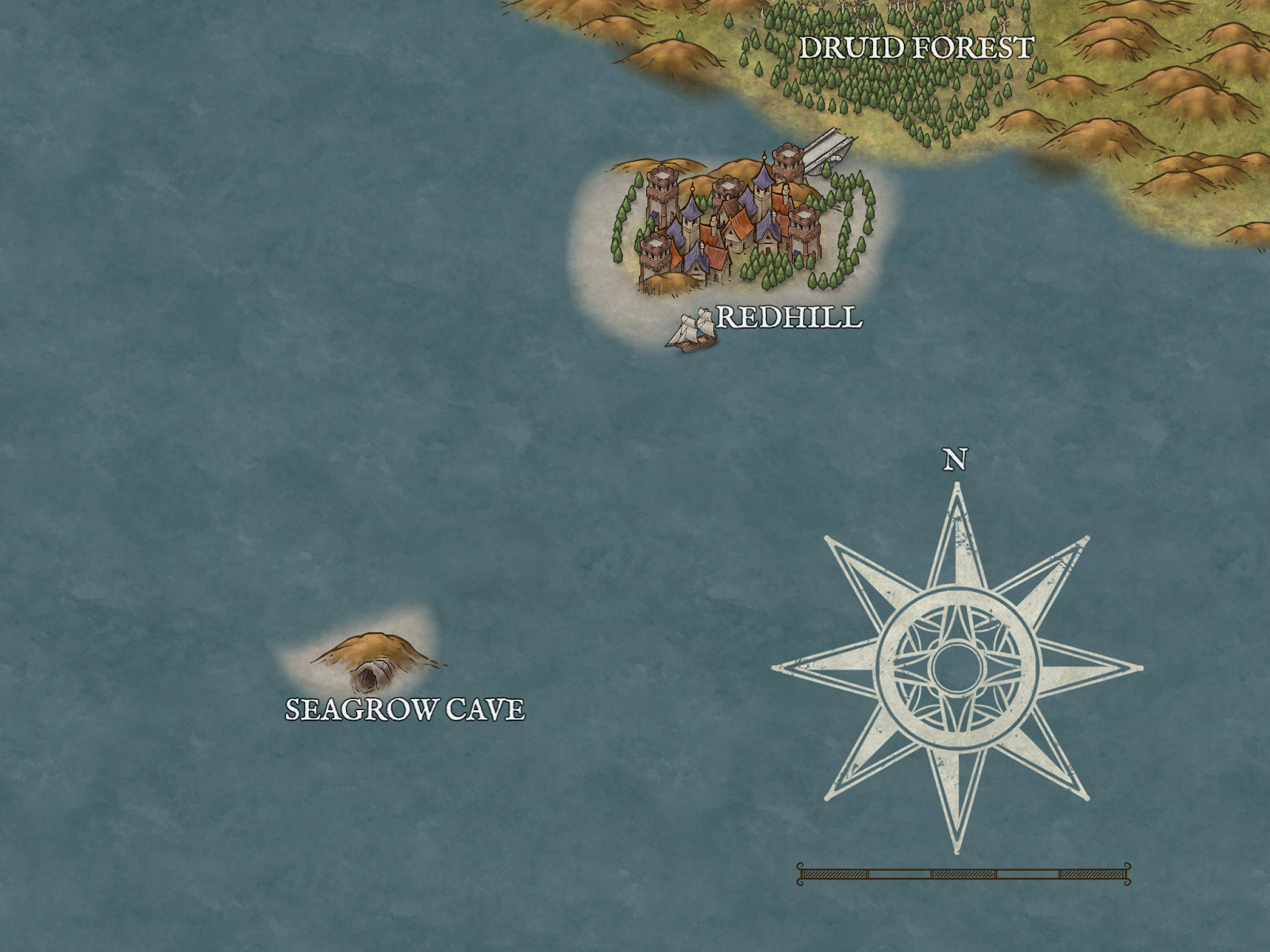Click the sailing ship marker near Redhill

692,331
